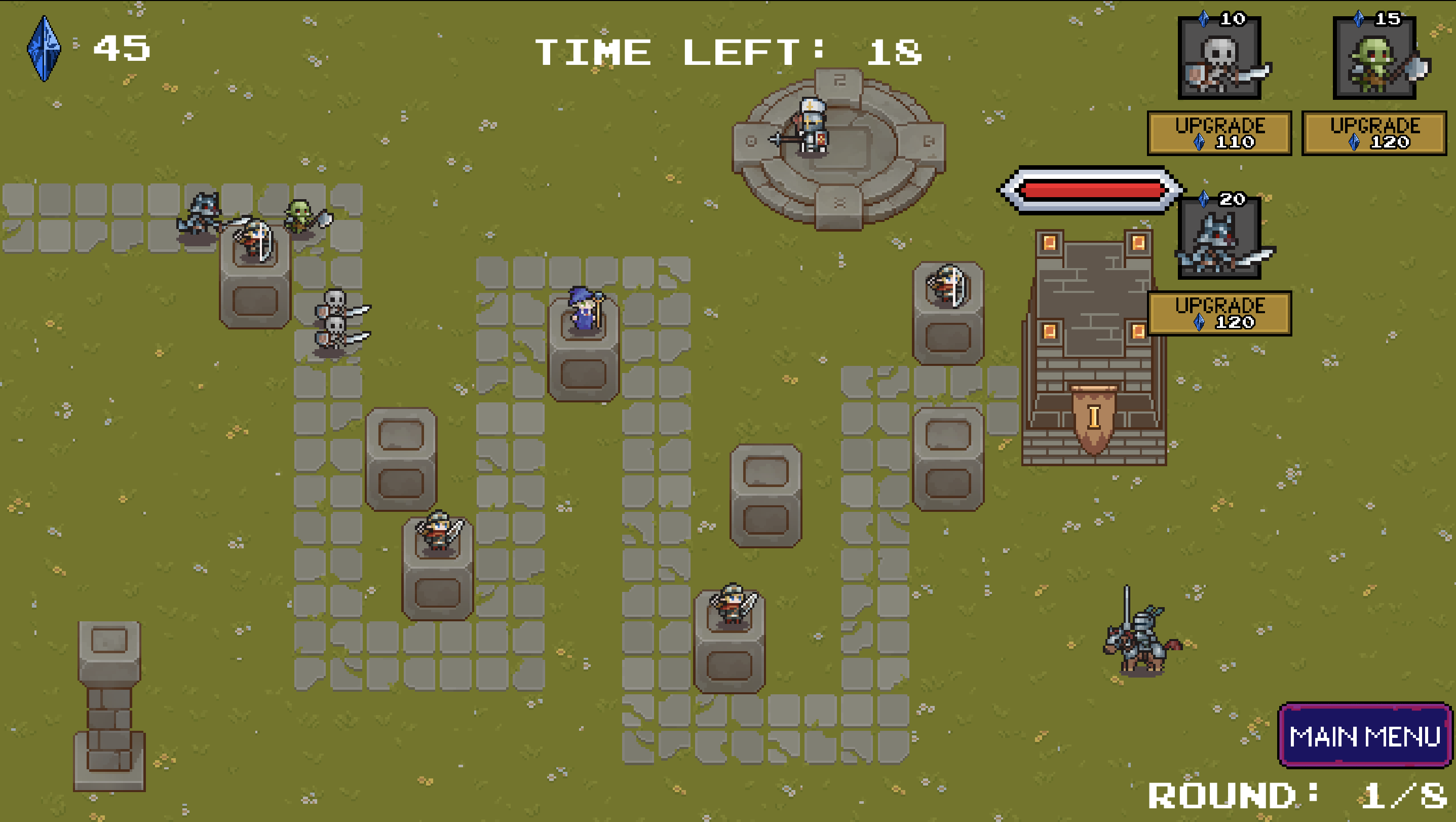Upgrade the skeleton for 110 gems
Screen dimensions: 1456x822
[1220, 133]
